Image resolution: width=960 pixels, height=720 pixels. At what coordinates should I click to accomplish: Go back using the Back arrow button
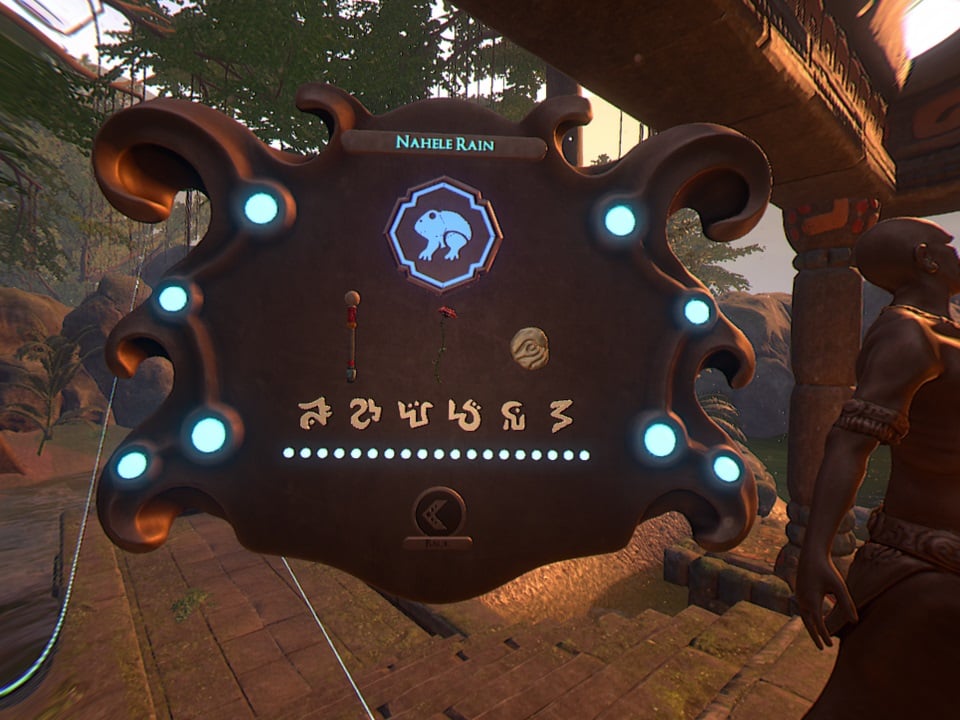coord(438,514)
